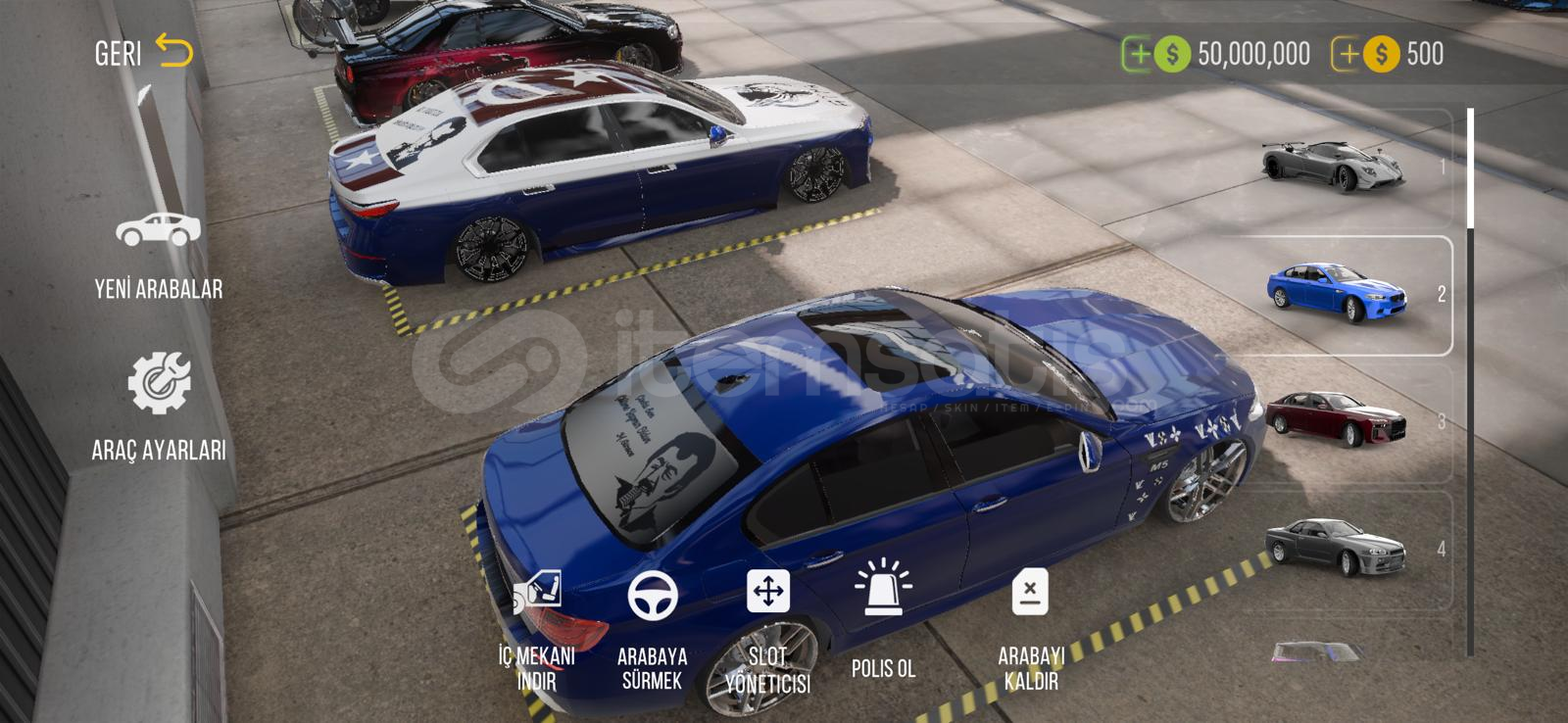This screenshot has height=723, width=1568.
Task: Open Araç Ayarları vehicle settings
Action: (158, 407)
